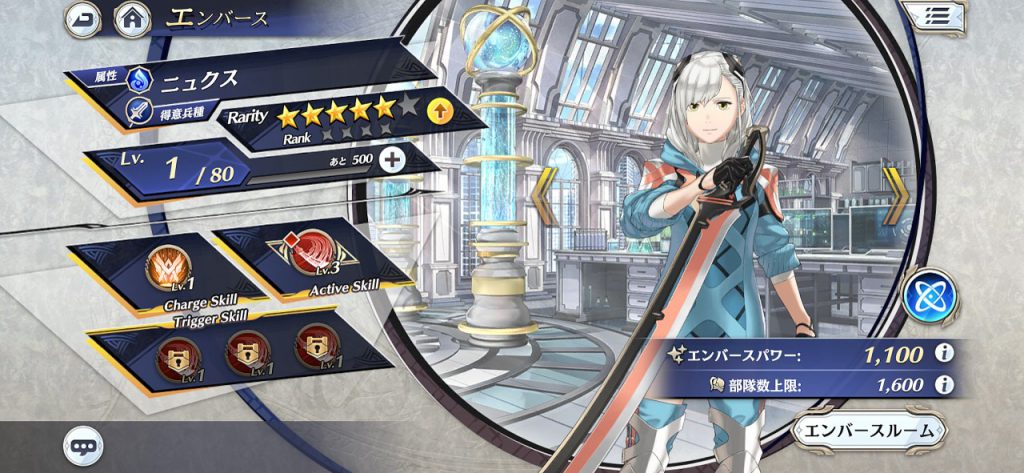Show info for エンバースパワー
Screen dimensions: 1024x473
(940, 353)
